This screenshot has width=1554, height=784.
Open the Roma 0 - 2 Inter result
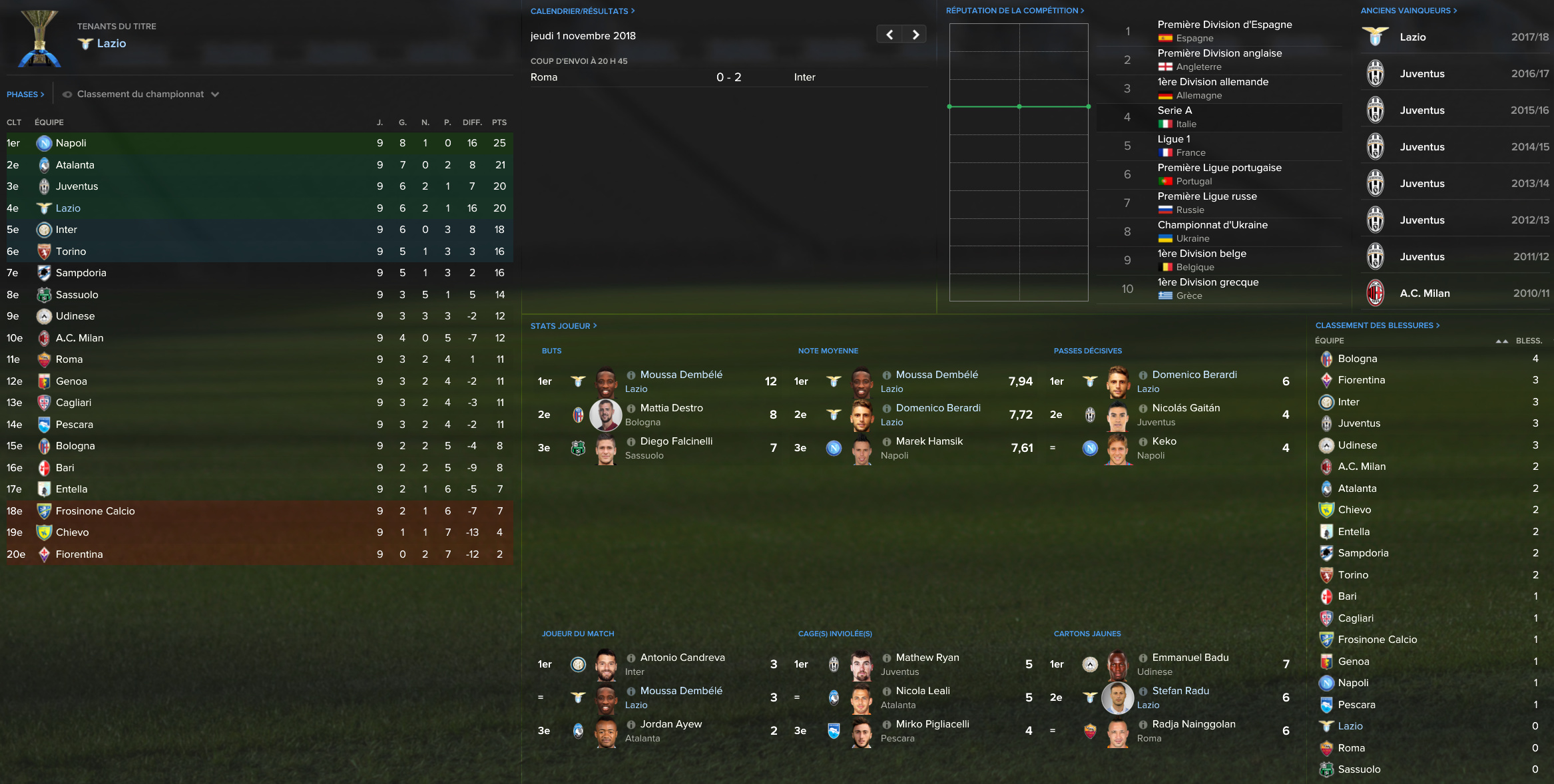728,77
